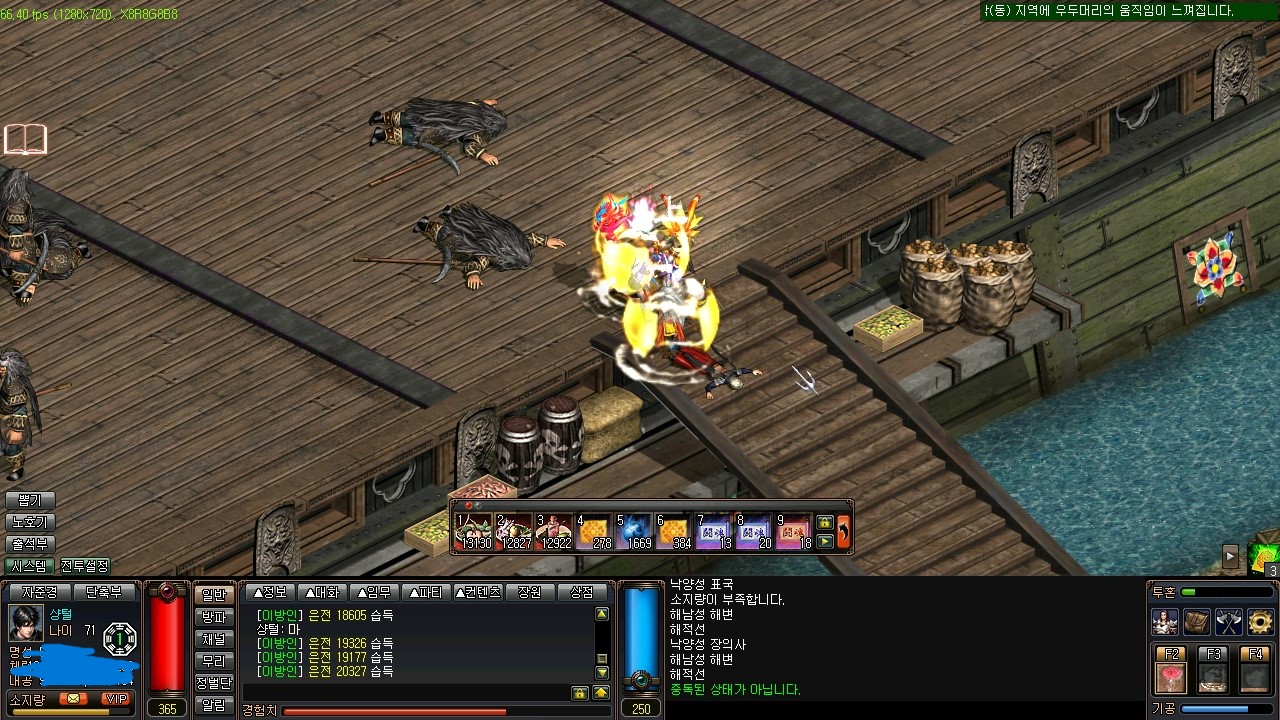Use hotbar slot 5 blue orb item
The image size is (1280, 720).
634,532
